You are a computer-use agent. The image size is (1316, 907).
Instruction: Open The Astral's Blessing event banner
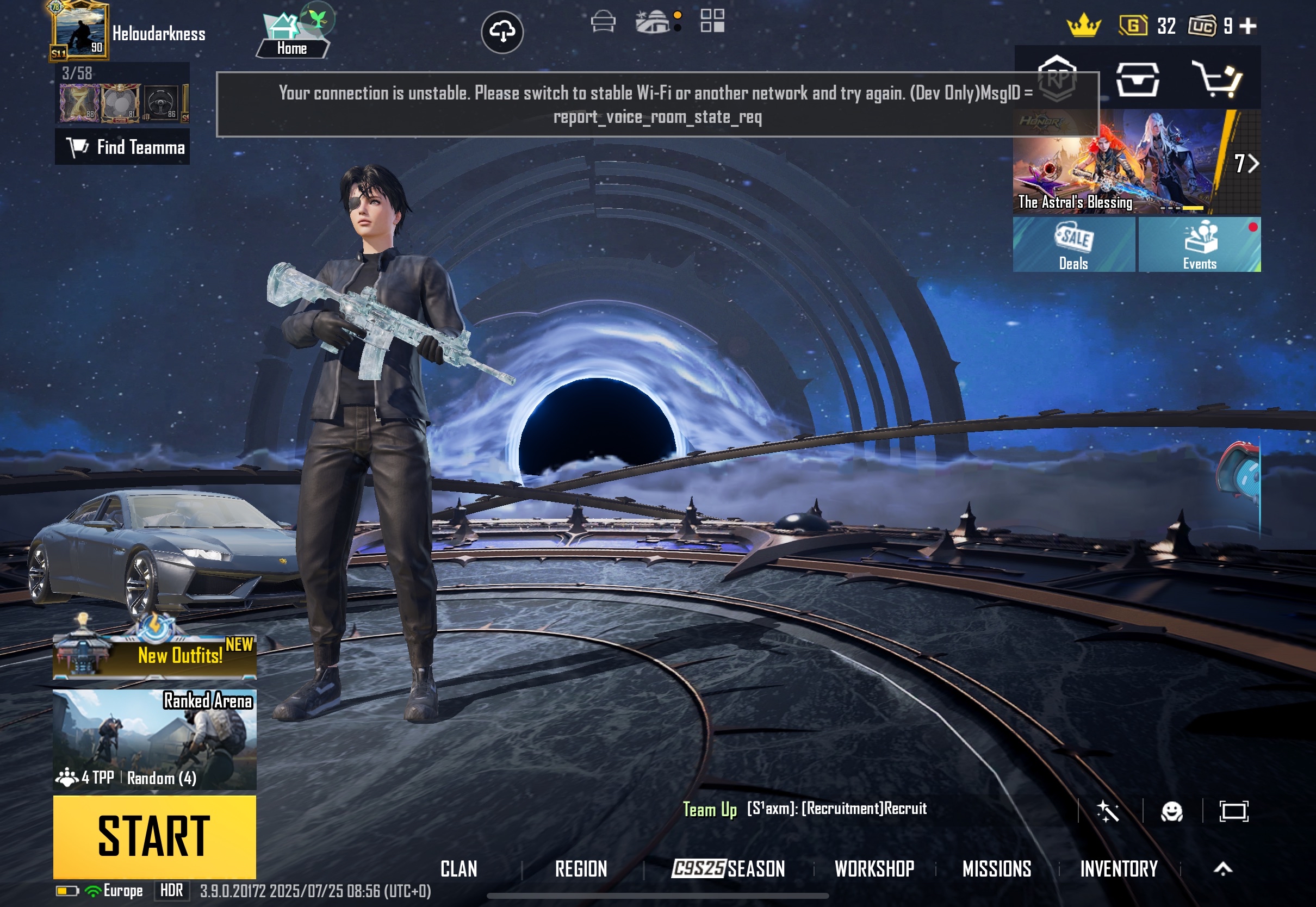1116,162
